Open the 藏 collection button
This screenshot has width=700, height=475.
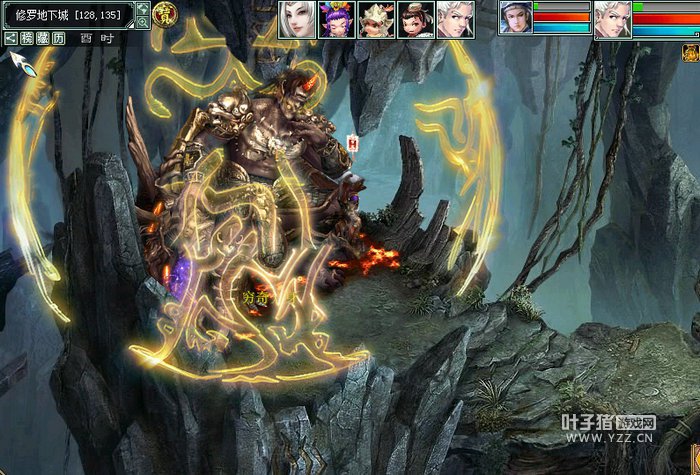43,38
